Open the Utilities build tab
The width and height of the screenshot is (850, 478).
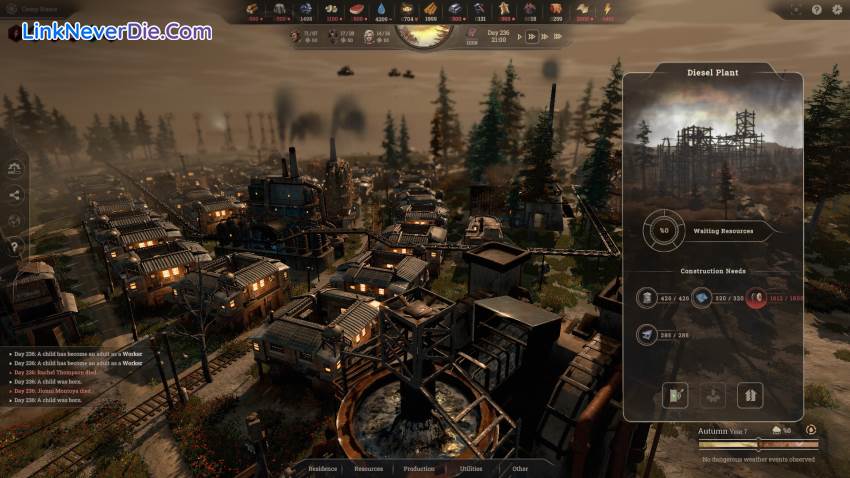click(470, 468)
